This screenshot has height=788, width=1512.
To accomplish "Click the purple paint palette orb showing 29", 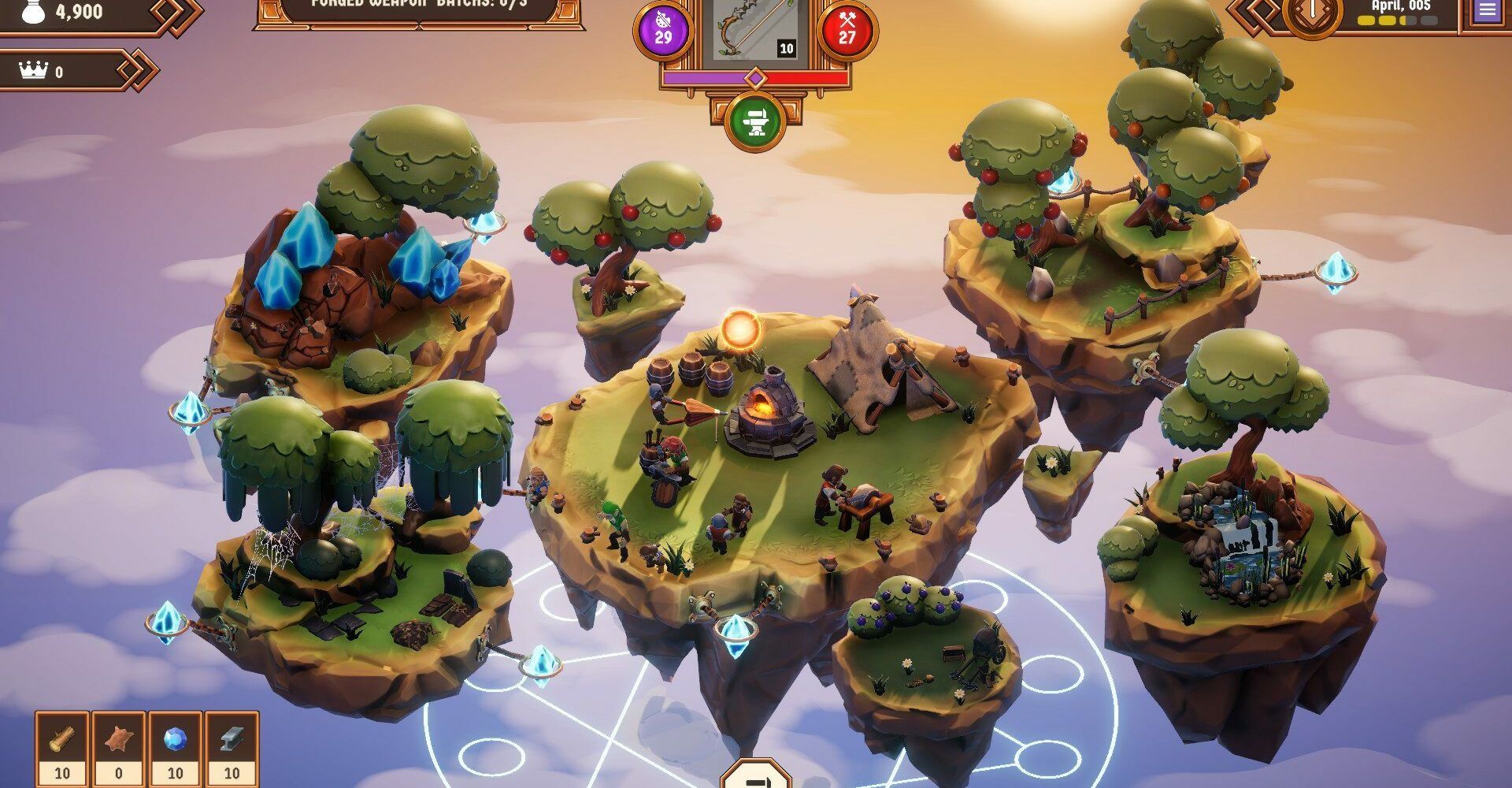I will pyautogui.click(x=662, y=28).
